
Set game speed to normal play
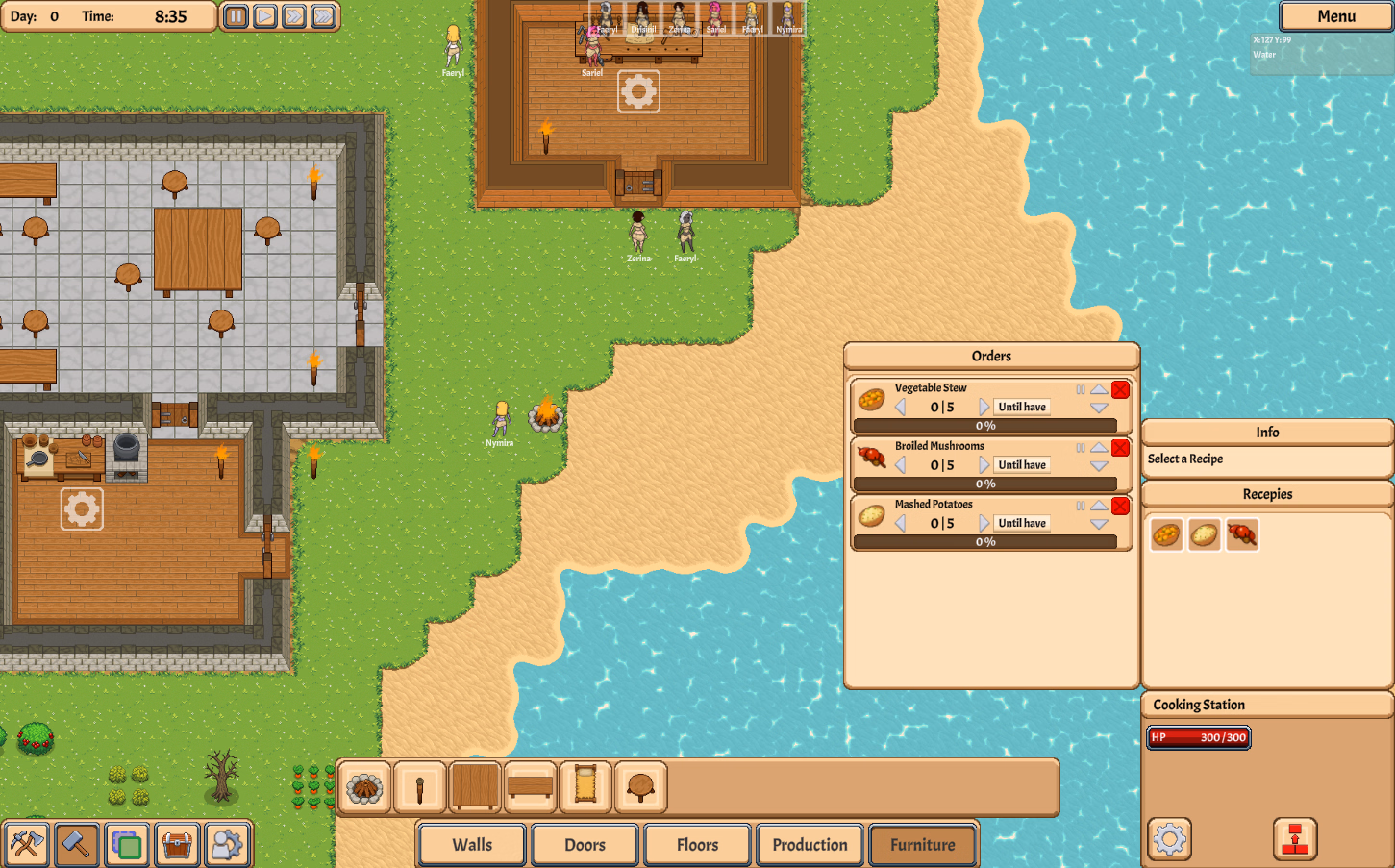coord(265,16)
